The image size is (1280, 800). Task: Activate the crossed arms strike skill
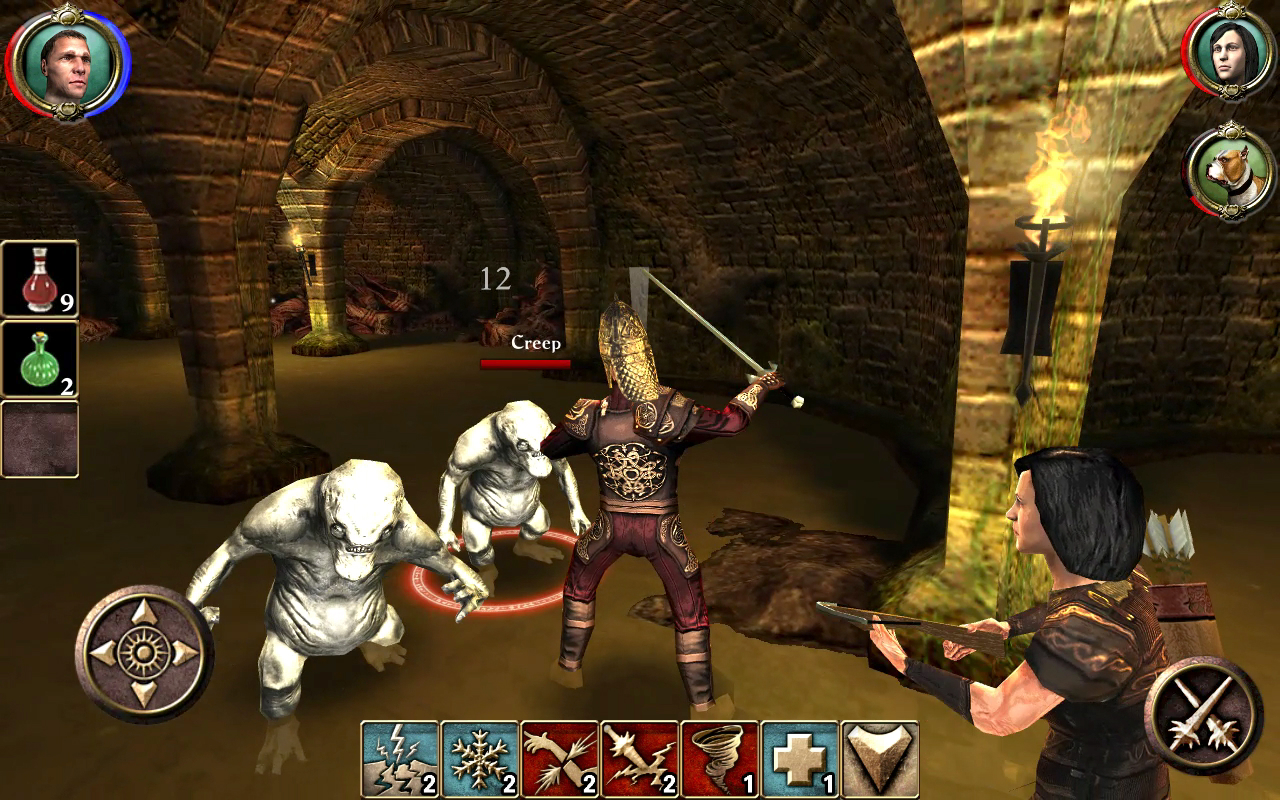560,759
